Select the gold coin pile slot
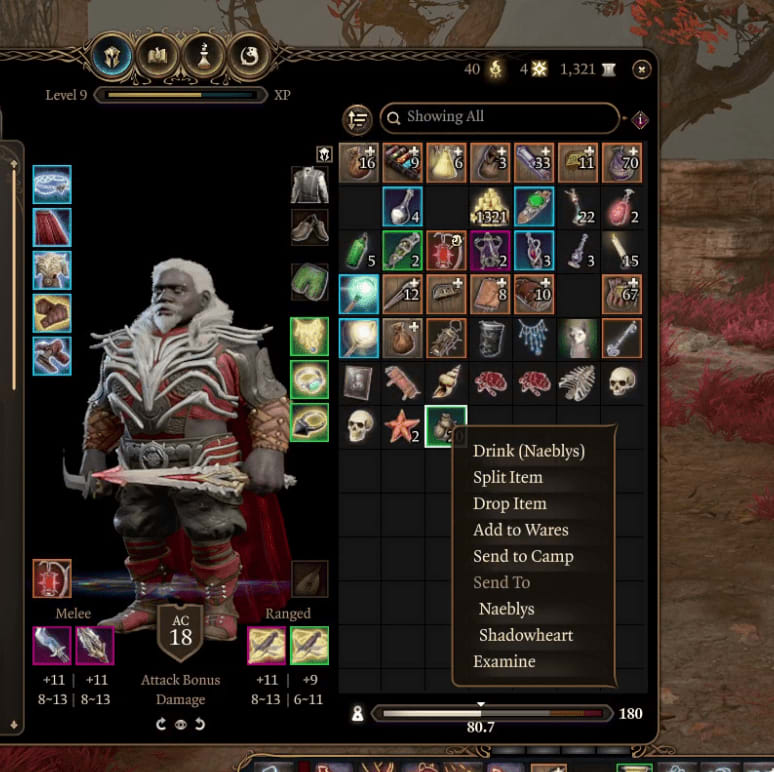 pyautogui.click(x=489, y=205)
